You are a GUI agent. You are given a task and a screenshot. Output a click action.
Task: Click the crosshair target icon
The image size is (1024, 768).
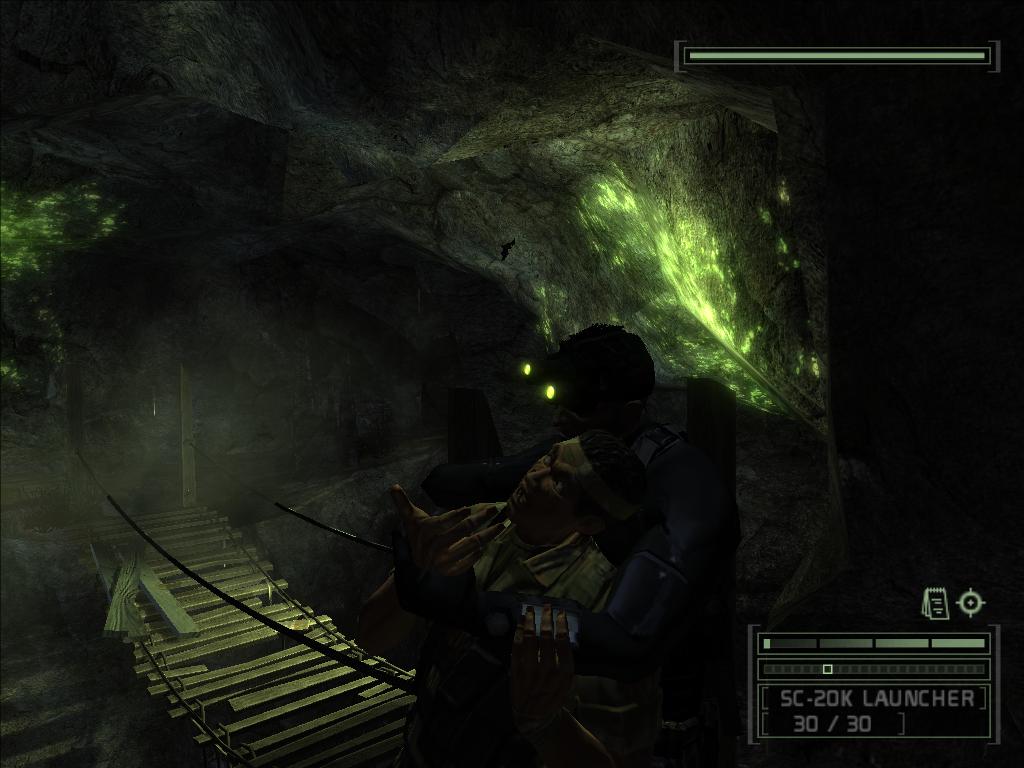971,602
